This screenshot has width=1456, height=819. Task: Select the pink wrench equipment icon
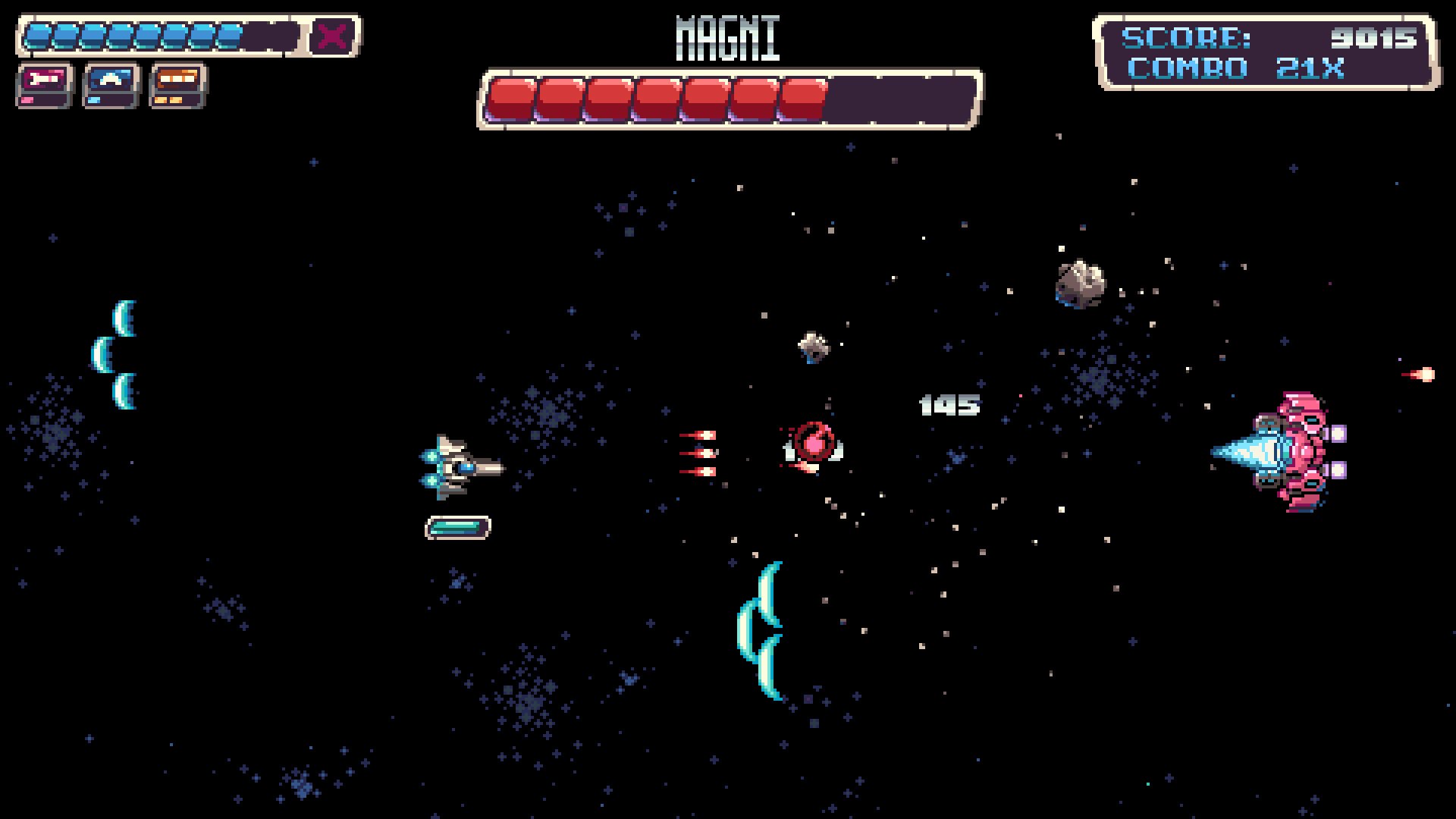click(44, 79)
